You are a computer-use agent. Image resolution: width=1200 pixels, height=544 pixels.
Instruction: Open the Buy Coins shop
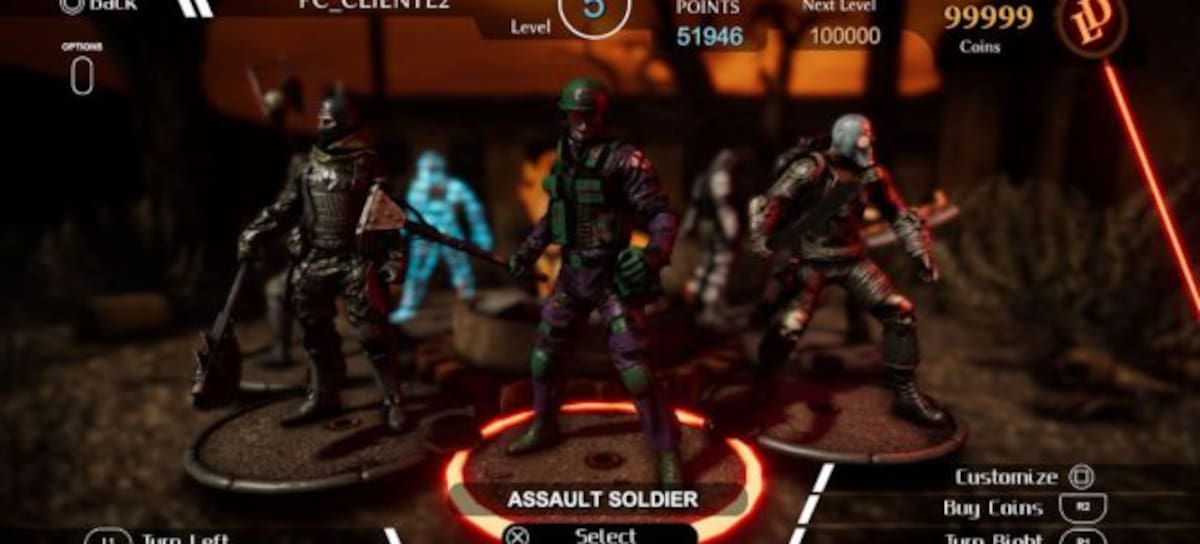tap(993, 508)
